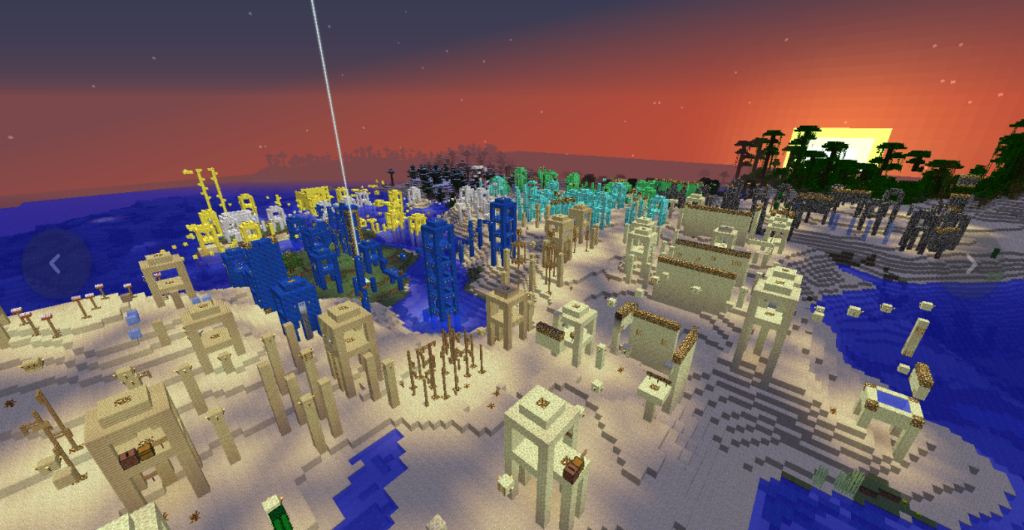The image size is (1024, 530).
Task: Show the next screenshot with right arrow
Action: point(970,264)
